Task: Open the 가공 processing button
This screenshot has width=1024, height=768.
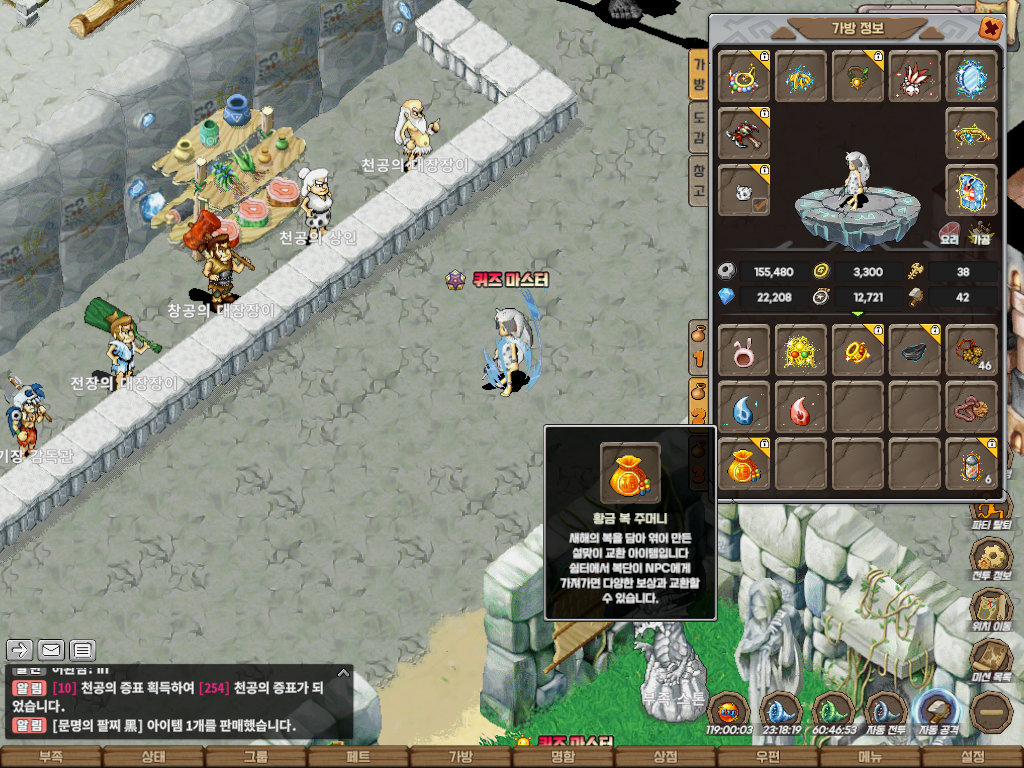Action: 980,234
